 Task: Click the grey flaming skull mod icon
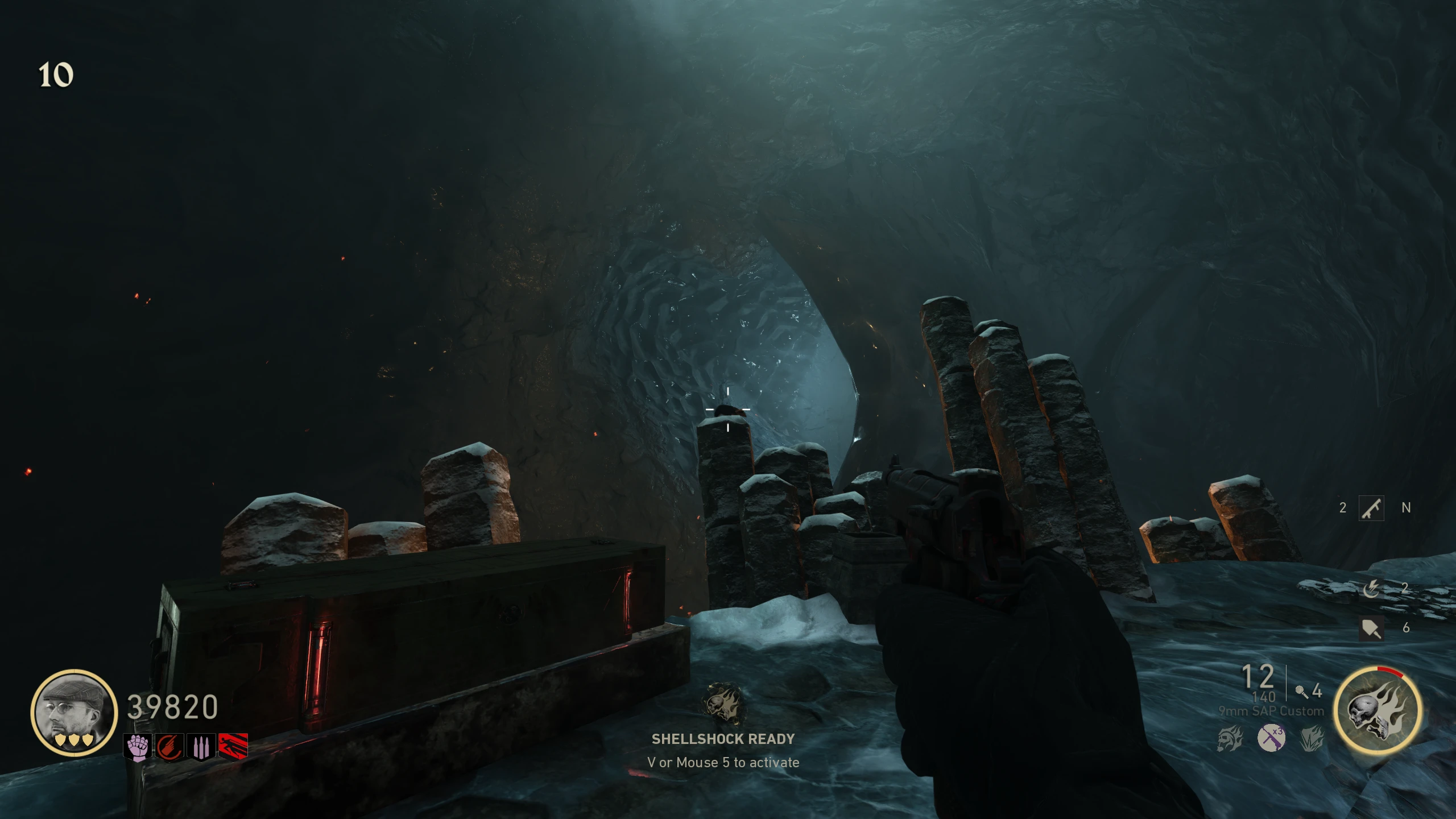(x=1230, y=739)
